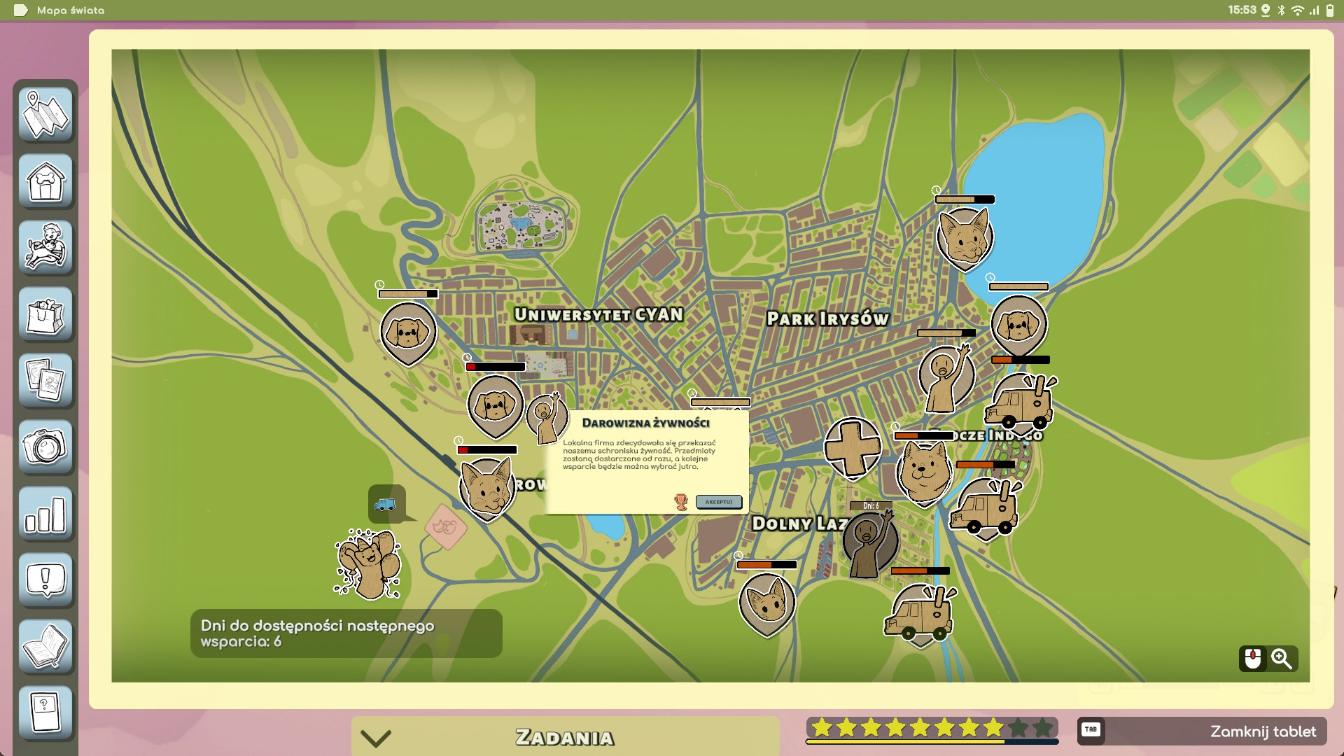Image resolution: width=1344 pixels, height=756 pixels.
Task: Select the waving person marker labeled Dni: 6
Action: click(870, 543)
